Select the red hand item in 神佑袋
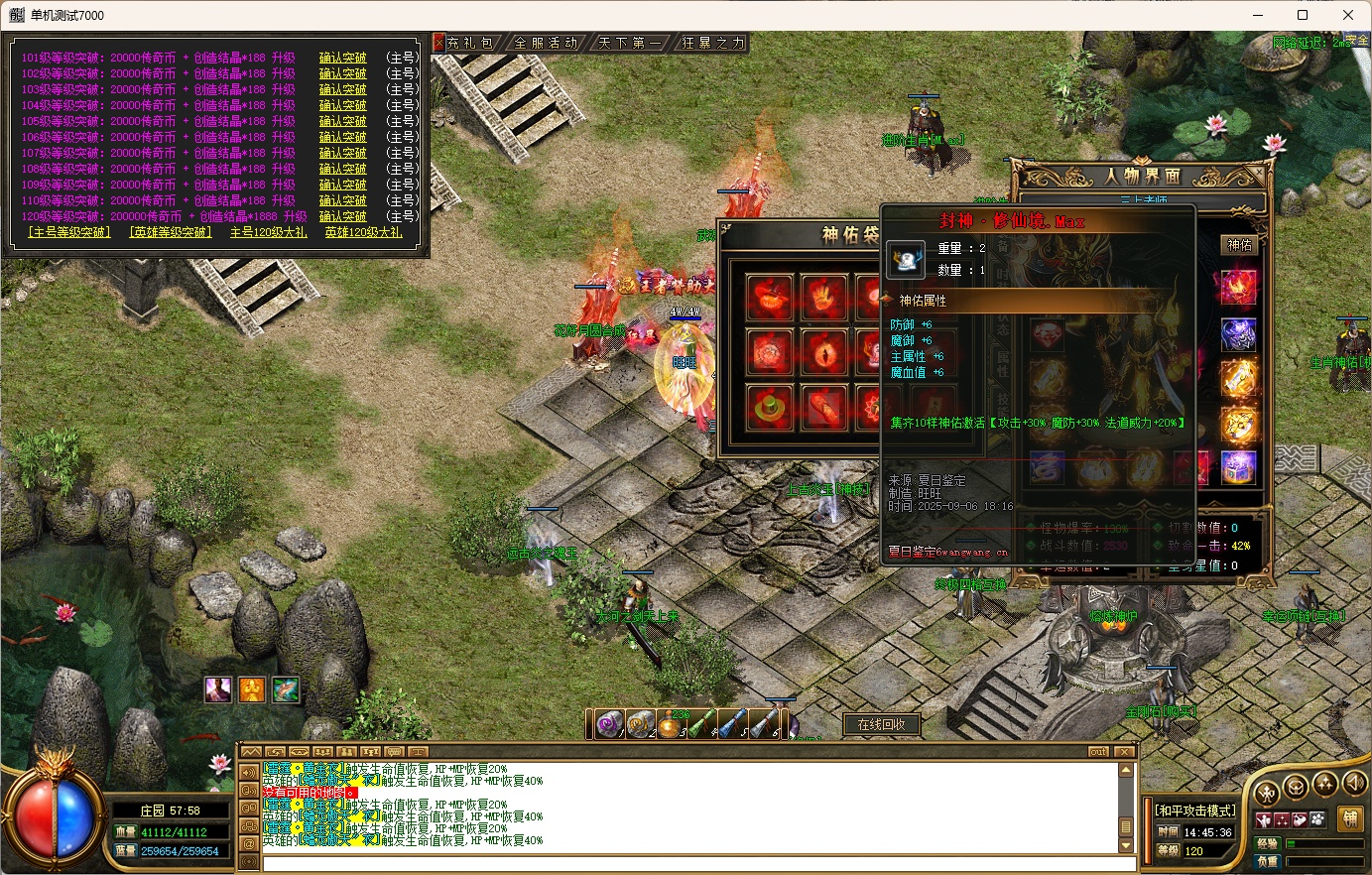Image resolution: width=1372 pixels, height=875 pixels. [823, 295]
